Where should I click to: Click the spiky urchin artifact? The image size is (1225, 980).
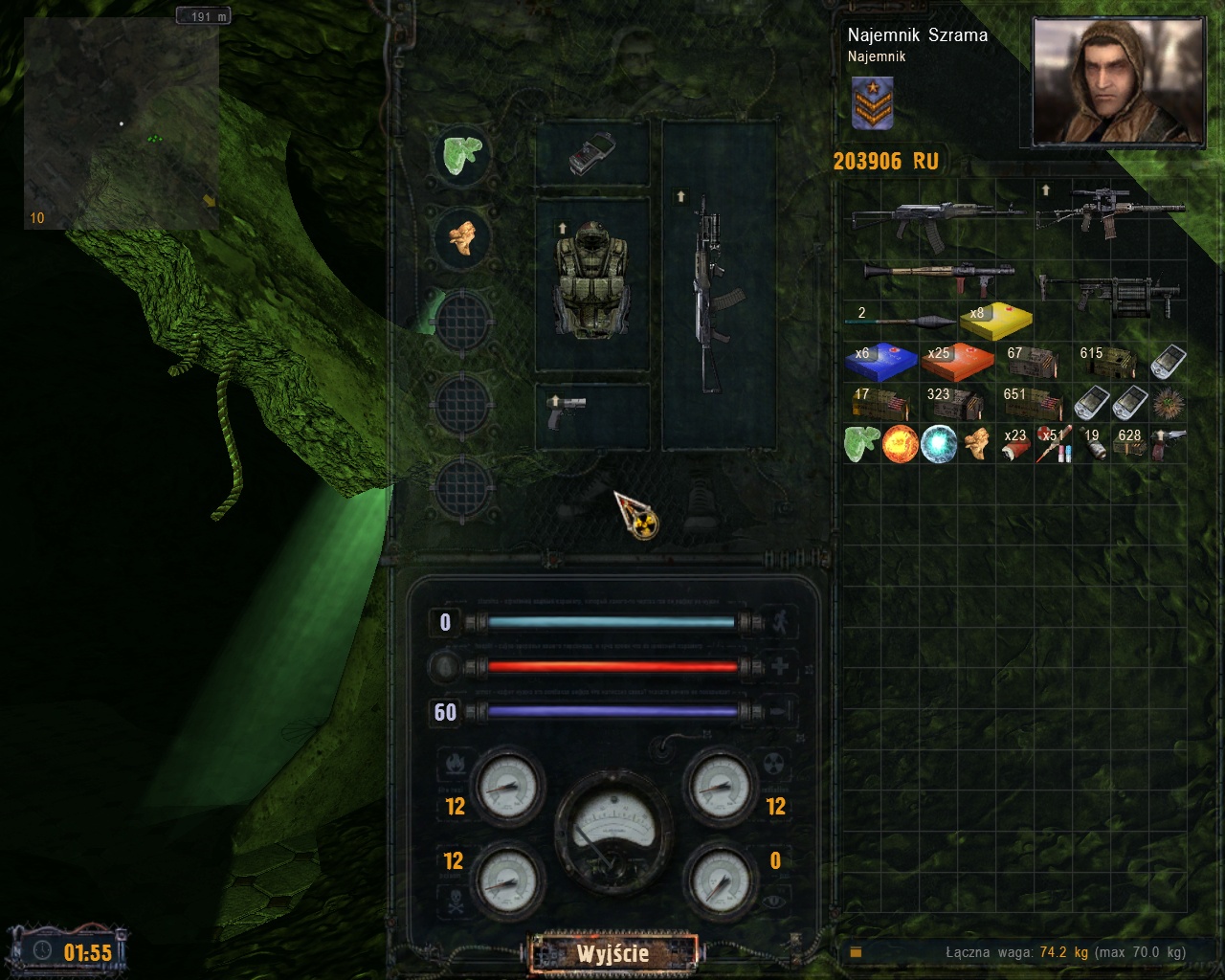pos(1168,402)
